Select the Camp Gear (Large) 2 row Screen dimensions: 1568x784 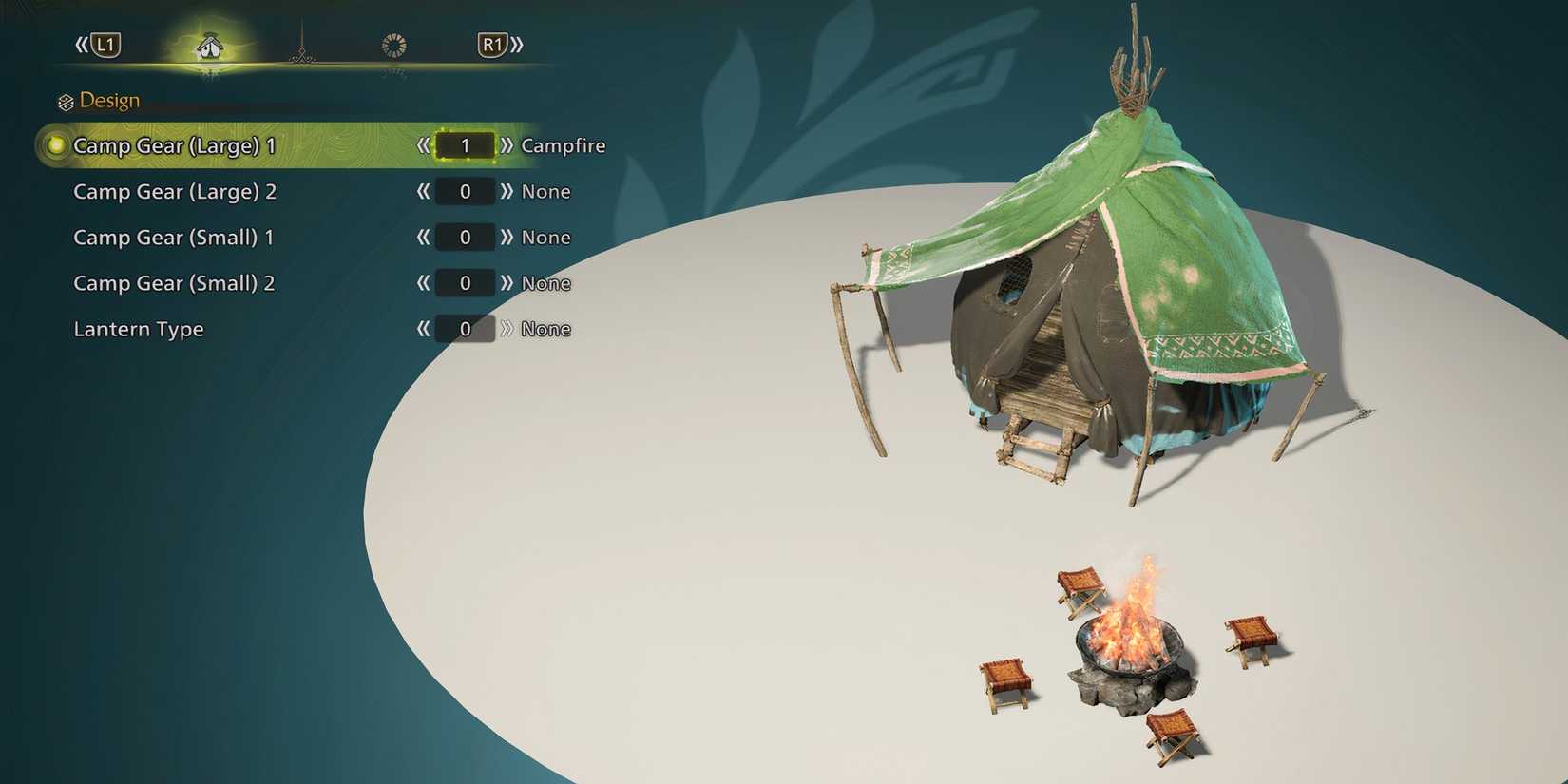tap(175, 191)
